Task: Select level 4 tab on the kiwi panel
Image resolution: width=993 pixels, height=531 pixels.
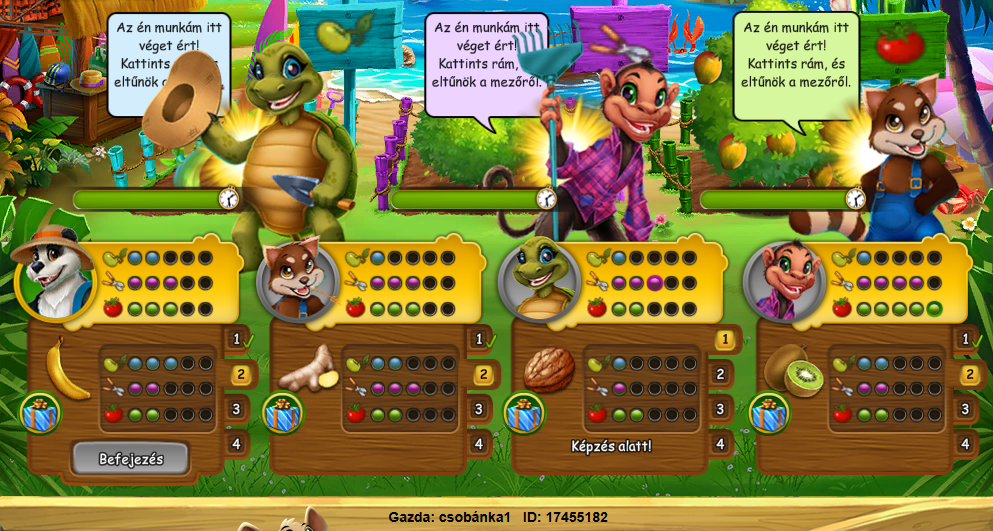Action: coord(965,443)
